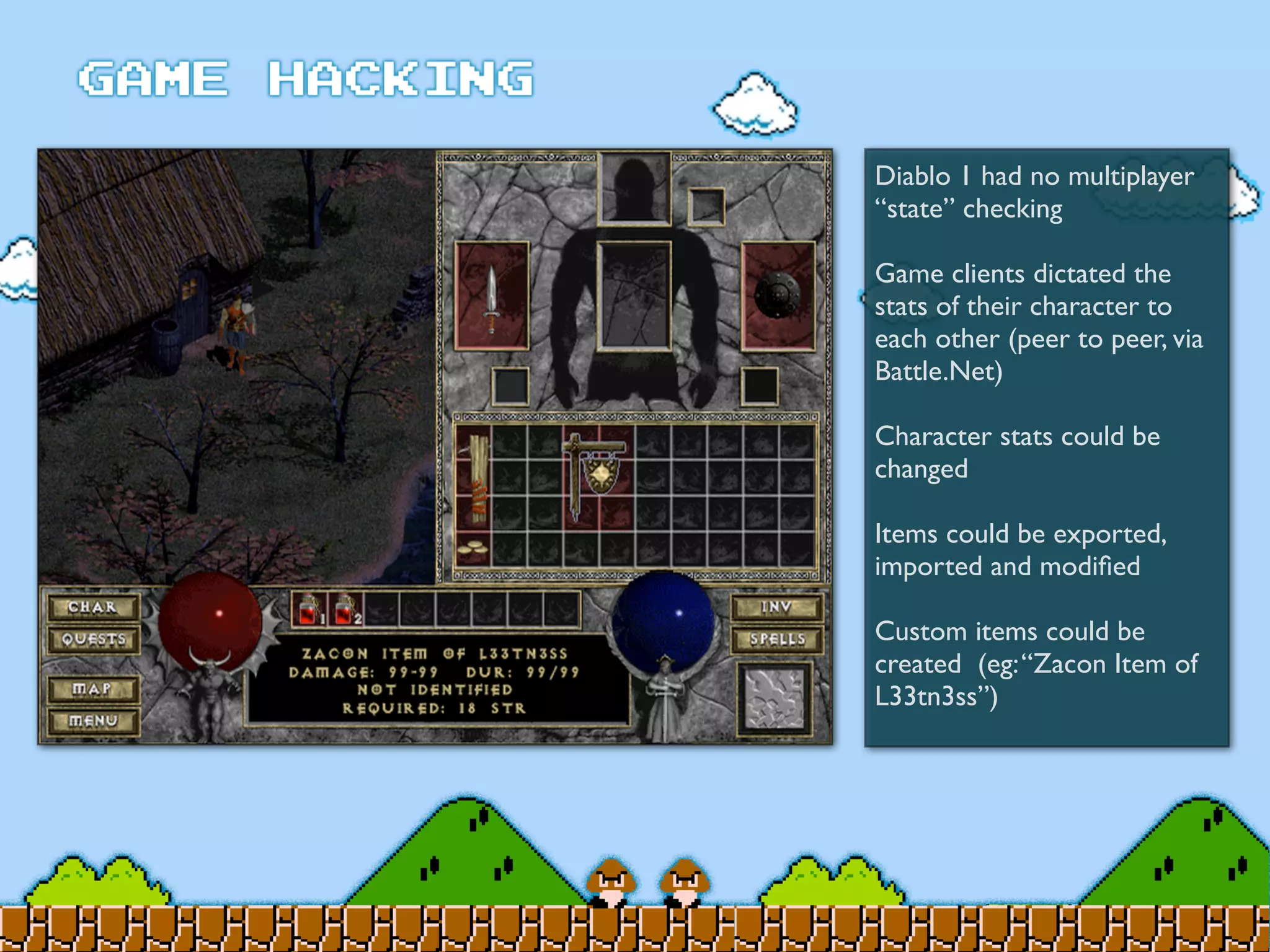The height and width of the screenshot is (952, 1270).
Task: Toggle the INV inventory panel
Action: click(777, 607)
